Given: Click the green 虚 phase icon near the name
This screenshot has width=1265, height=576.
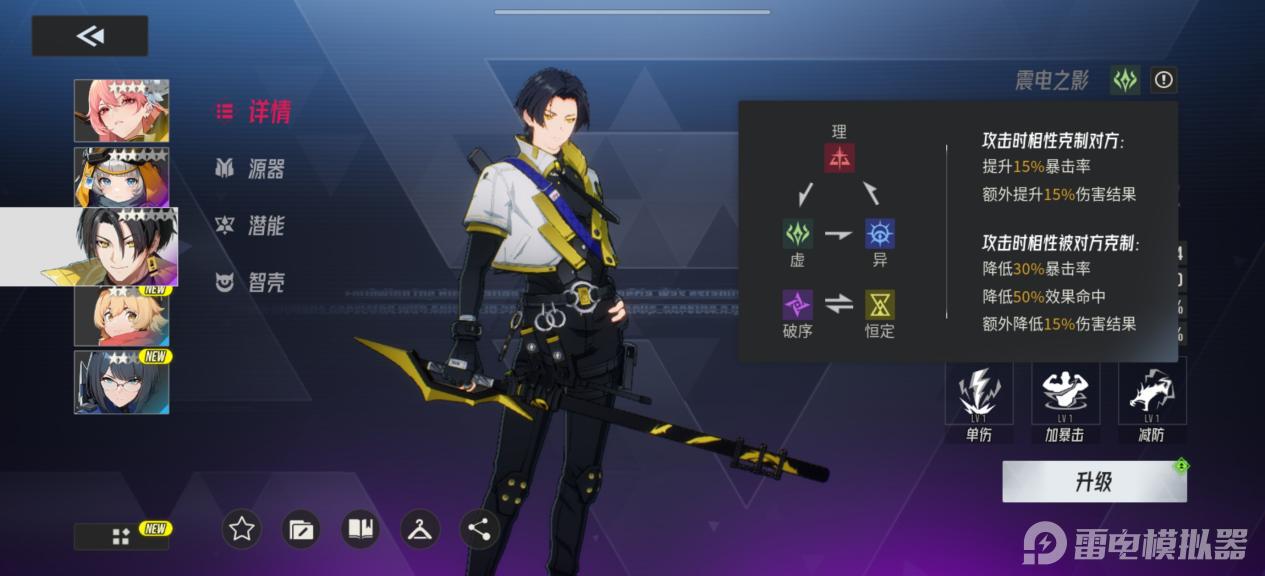Looking at the screenshot, I should click(x=1126, y=80).
